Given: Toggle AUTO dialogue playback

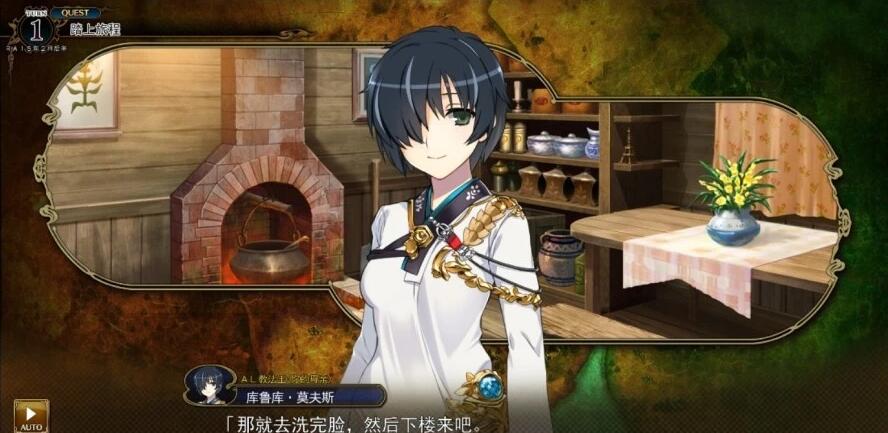Looking at the screenshot, I should [30, 416].
